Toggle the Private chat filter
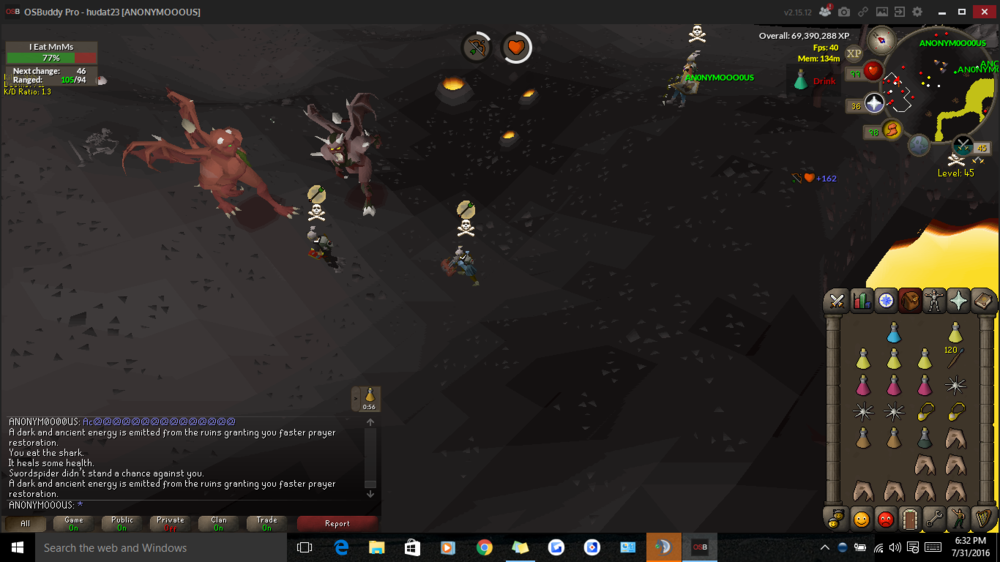 (x=170, y=523)
